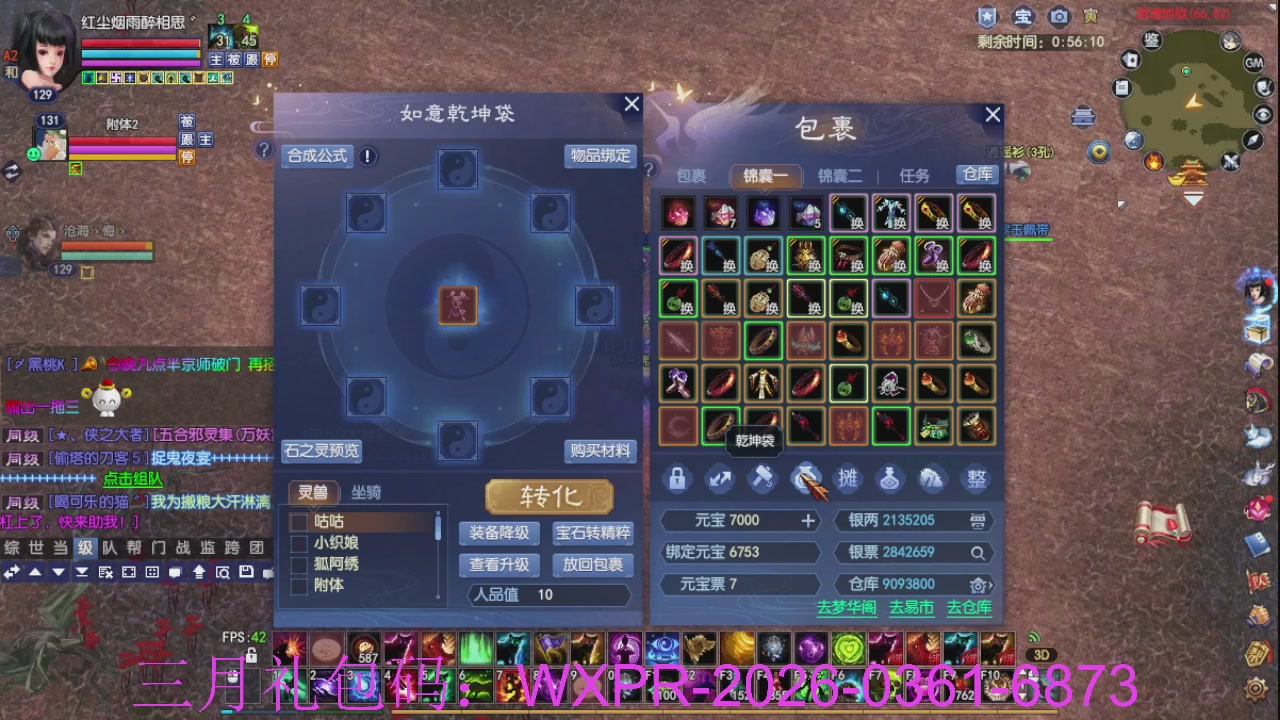This screenshot has width=1280, height=720.
Task: Click the 摊 stall icon in the bag window
Action: (848, 479)
